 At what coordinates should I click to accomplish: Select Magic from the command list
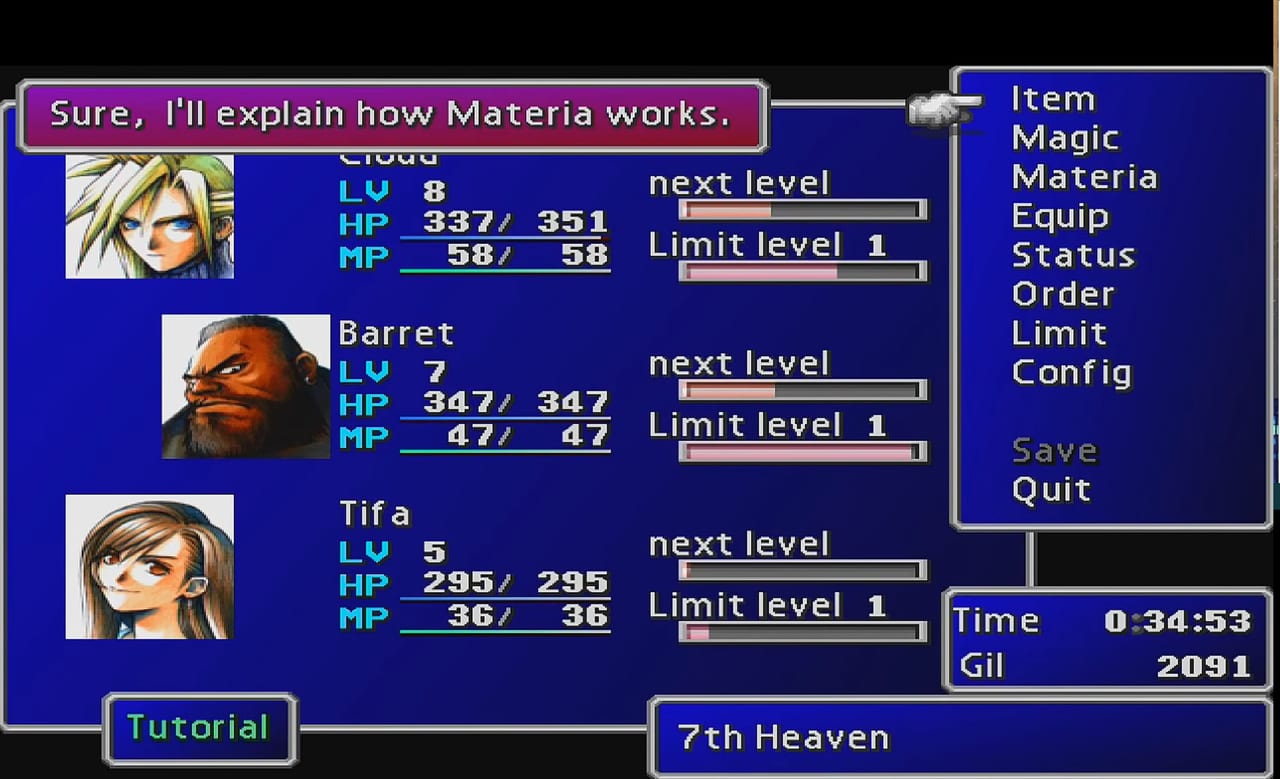pyautogui.click(x=1065, y=138)
